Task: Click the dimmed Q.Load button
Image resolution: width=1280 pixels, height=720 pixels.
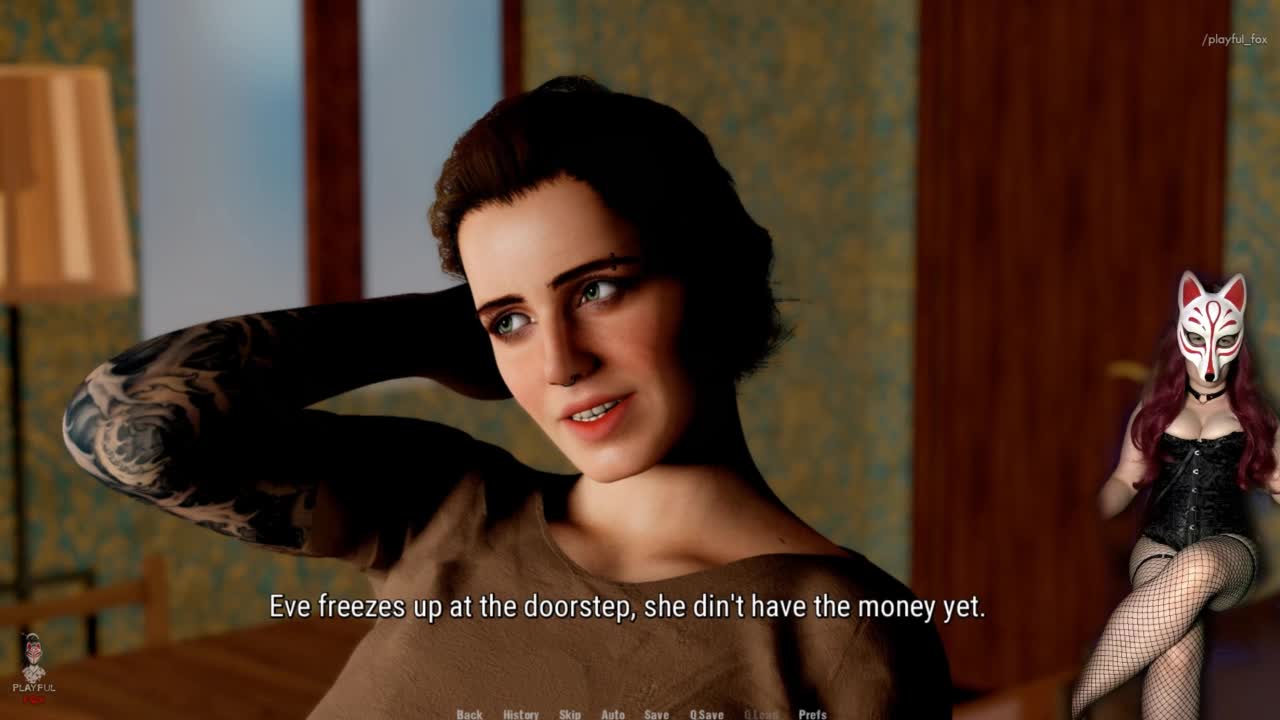Action: (760, 714)
